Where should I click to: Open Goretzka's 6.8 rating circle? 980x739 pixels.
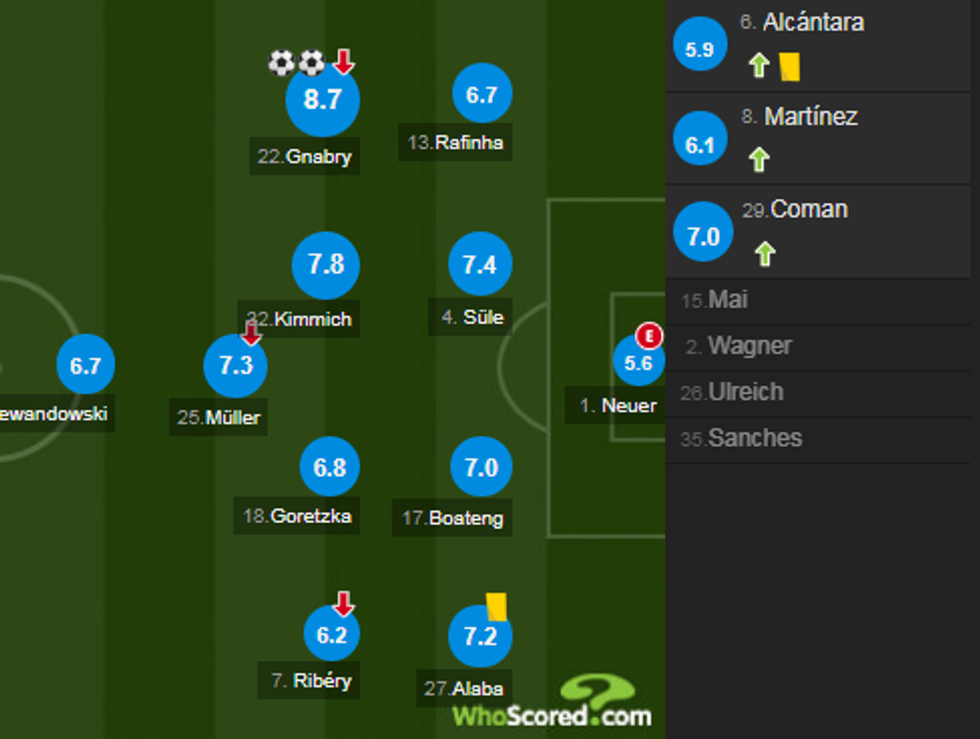[330, 467]
